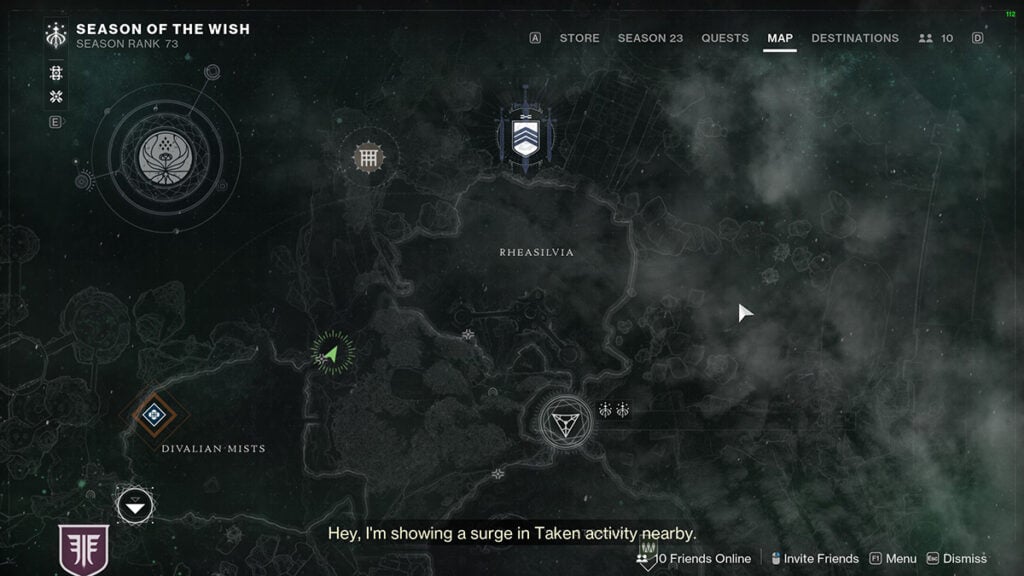This screenshot has height=576, width=1024.
Task: Click the grid-pattern map marker
Action: [369, 157]
